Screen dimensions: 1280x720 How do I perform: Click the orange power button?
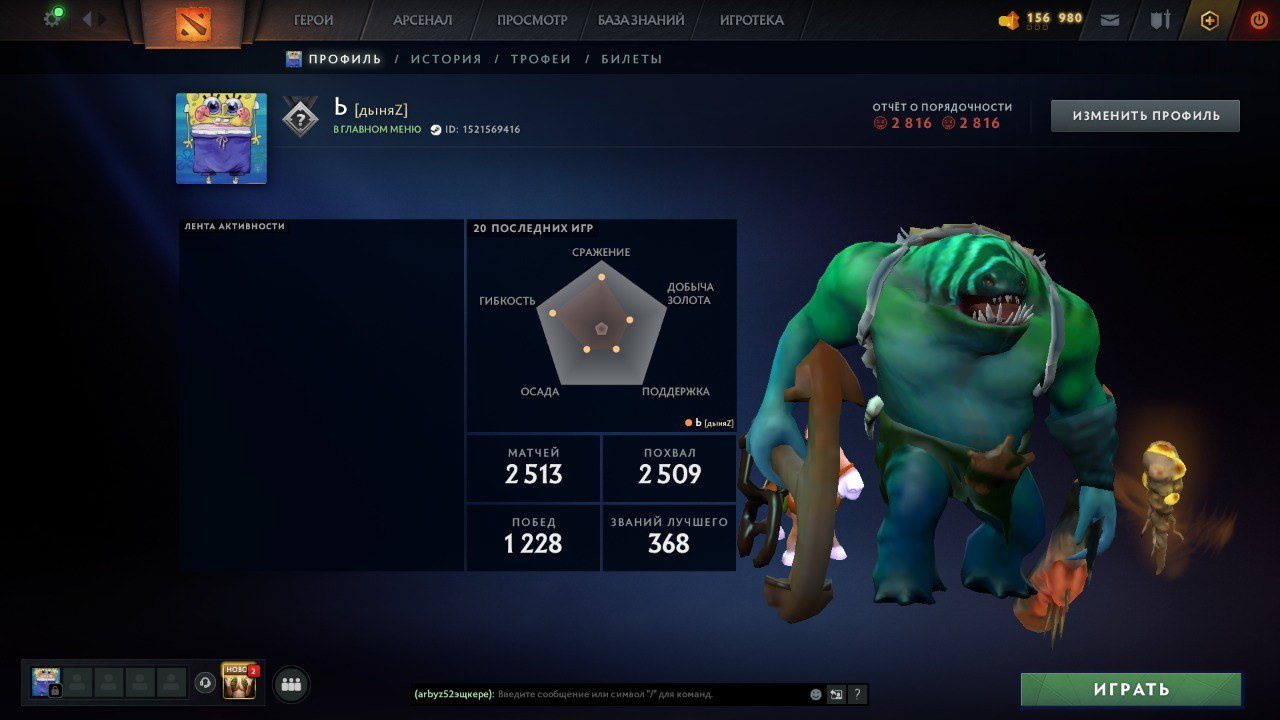1258,19
